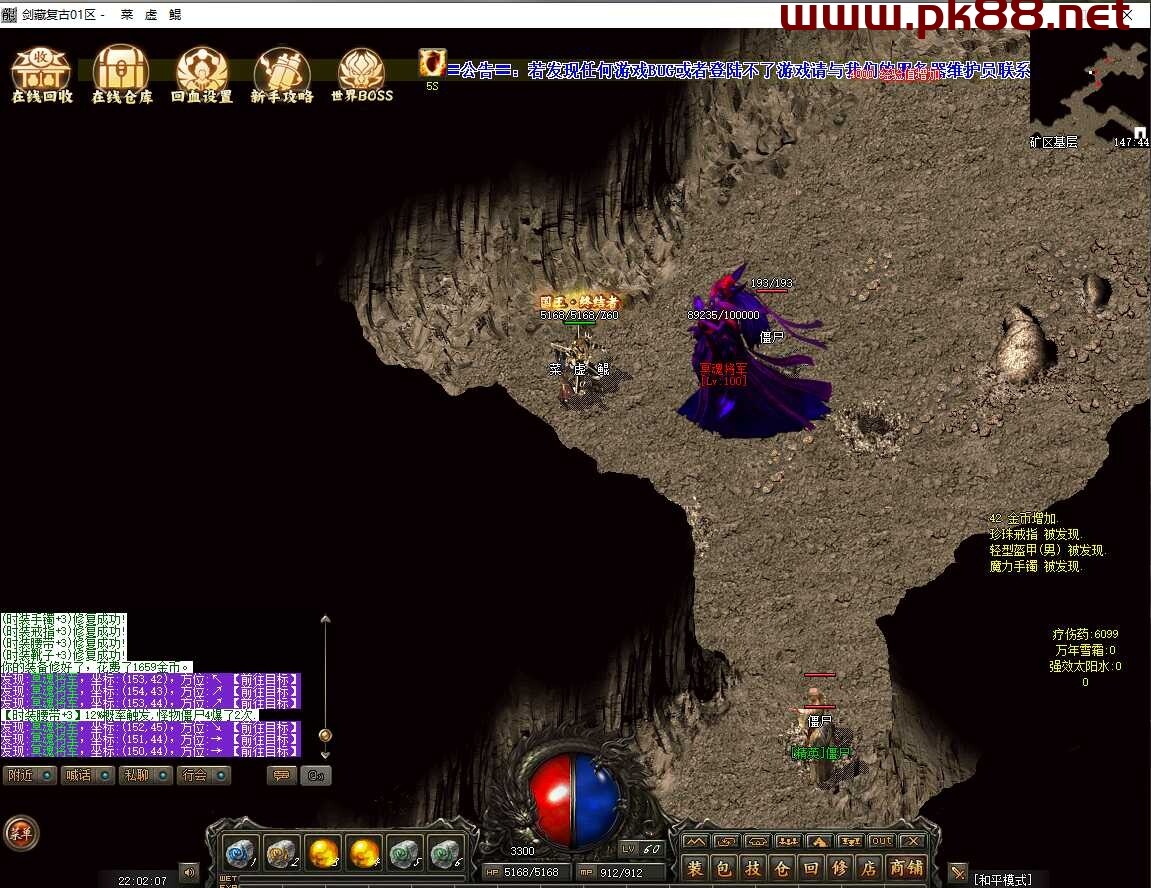Toggle the sound speaker button
Viewport: 1151px width, 888px height.
click(188, 872)
